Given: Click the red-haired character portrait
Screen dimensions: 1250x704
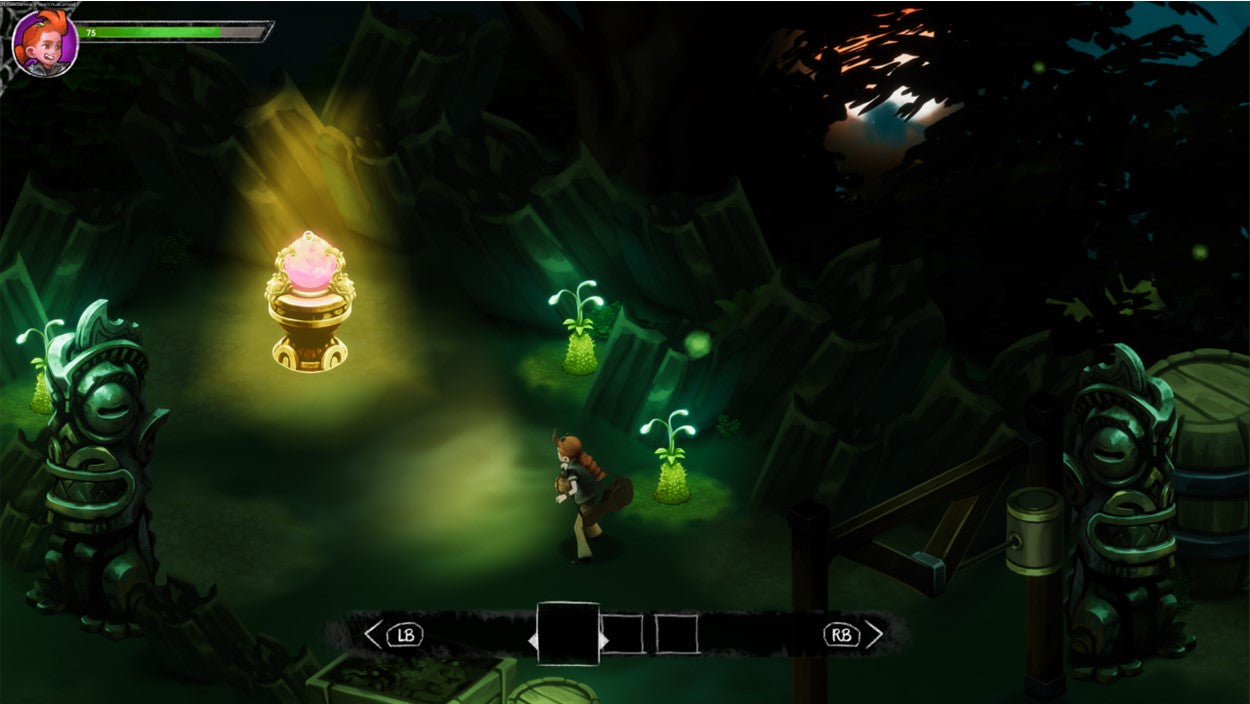Looking at the screenshot, I should coord(45,44).
